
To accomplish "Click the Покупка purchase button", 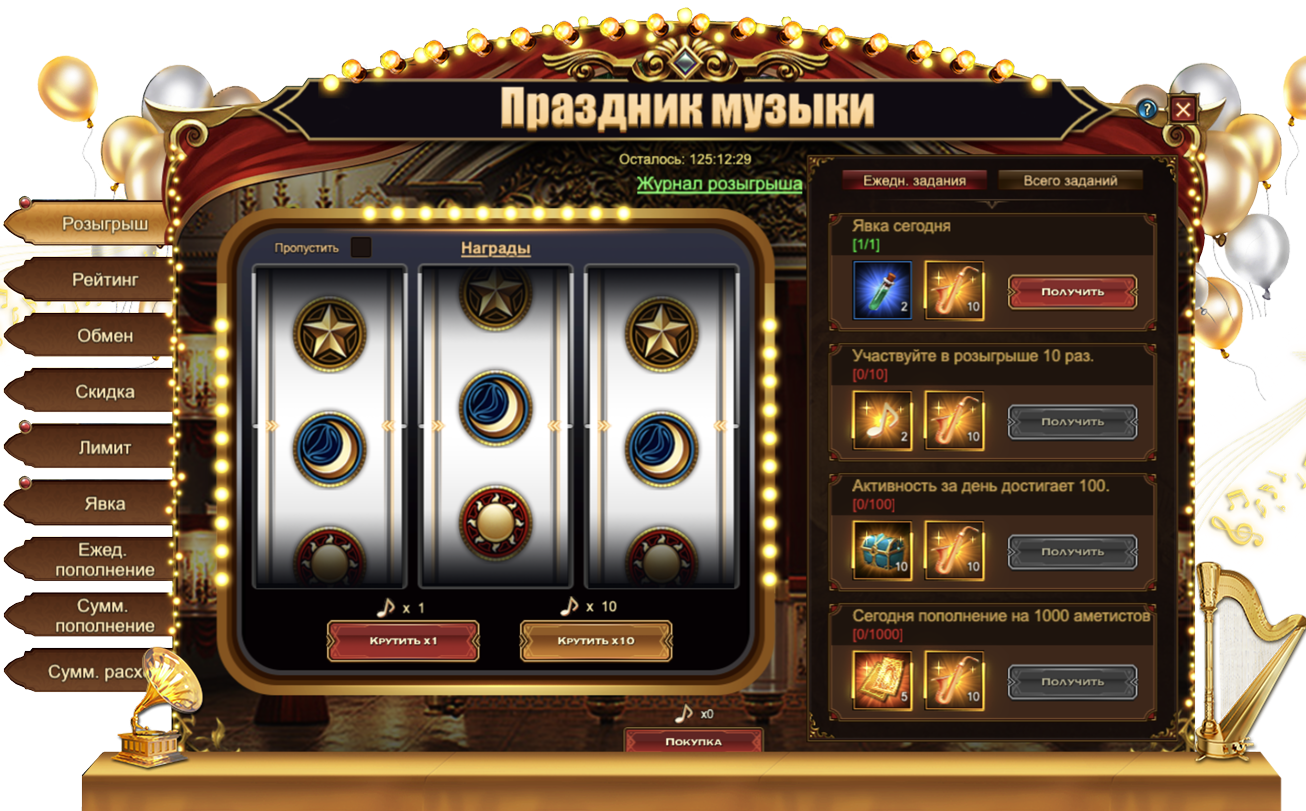I will point(693,741).
